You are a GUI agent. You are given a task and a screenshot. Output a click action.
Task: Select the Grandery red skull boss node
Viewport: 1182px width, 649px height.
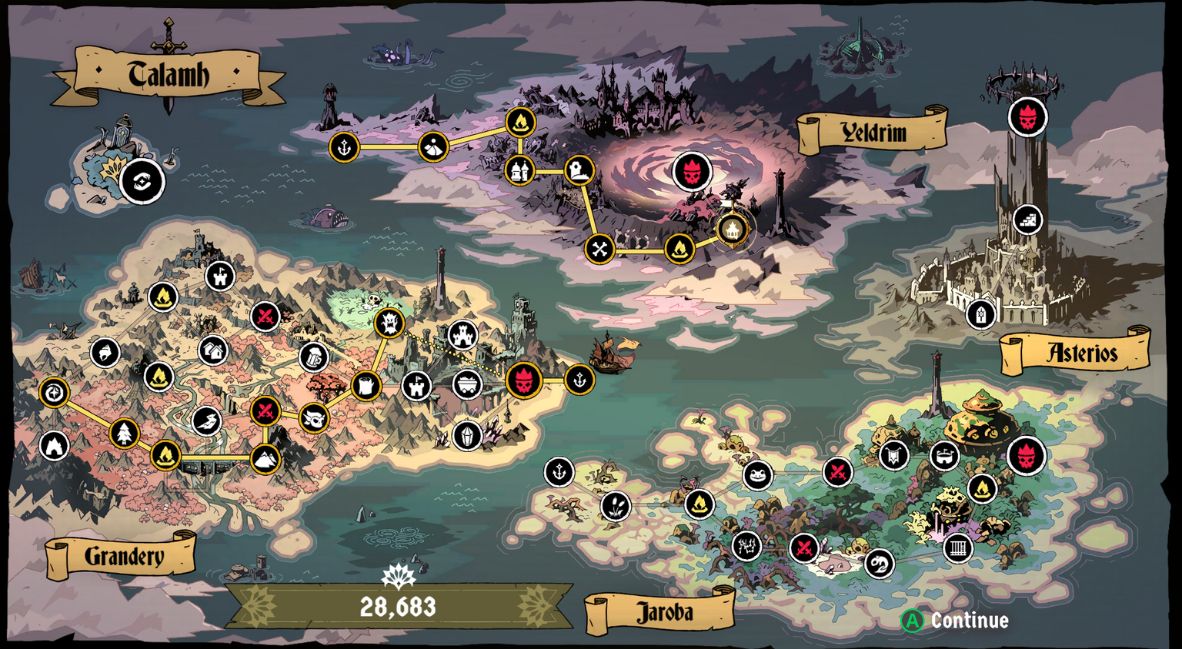pyautogui.click(x=523, y=380)
